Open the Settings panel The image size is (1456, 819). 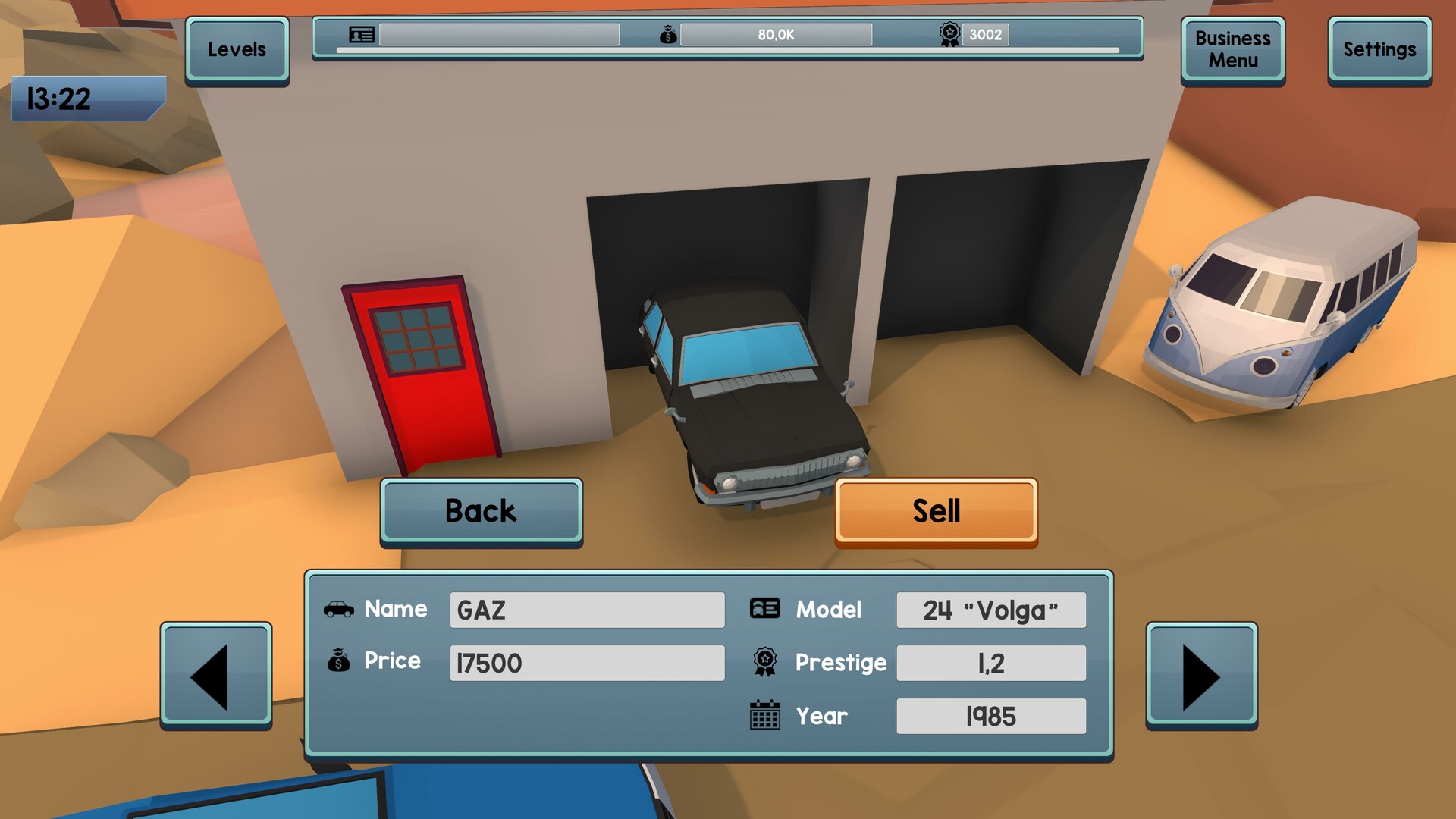click(x=1379, y=49)
